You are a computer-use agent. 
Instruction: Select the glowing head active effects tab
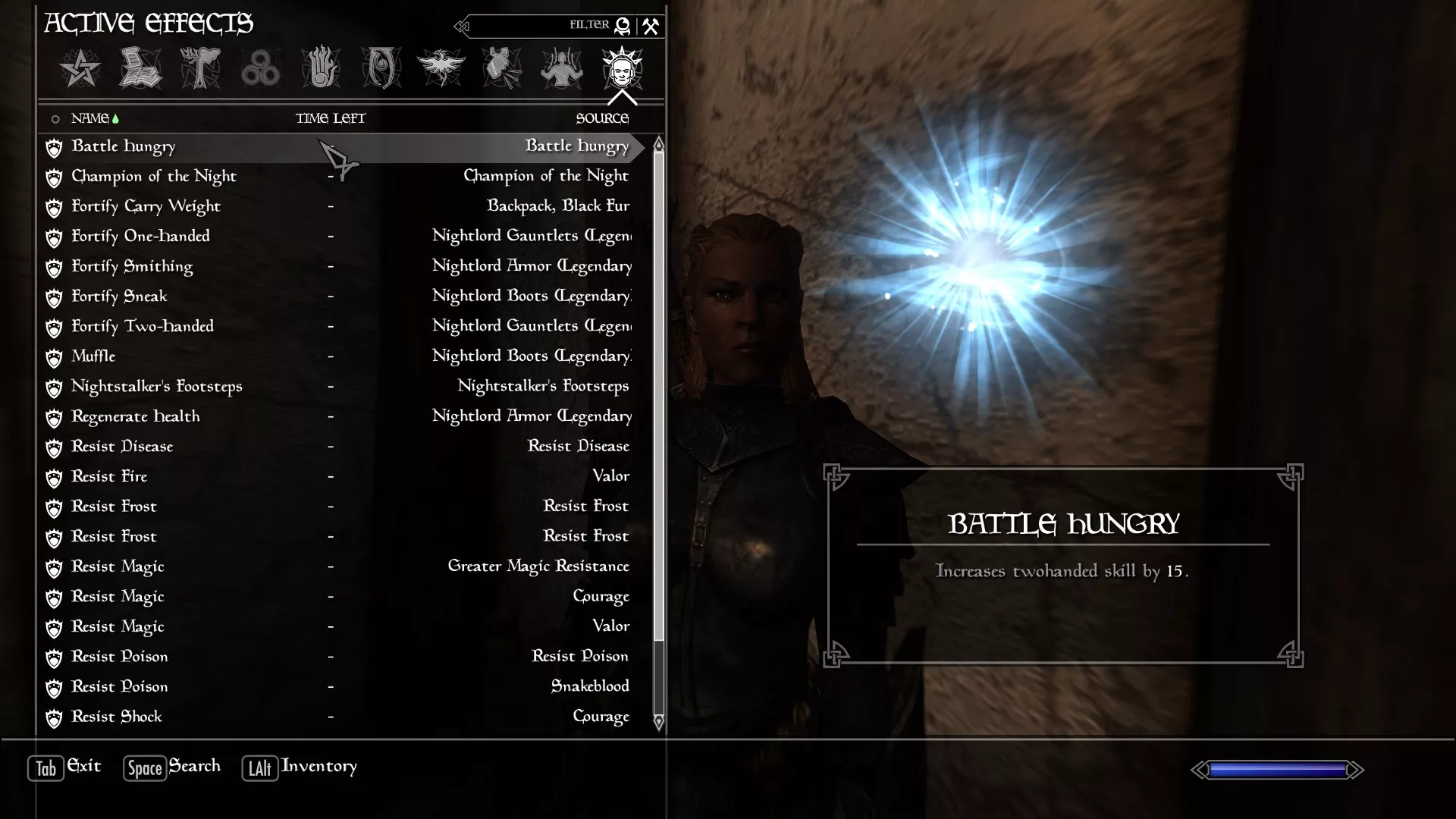[622, 69]
